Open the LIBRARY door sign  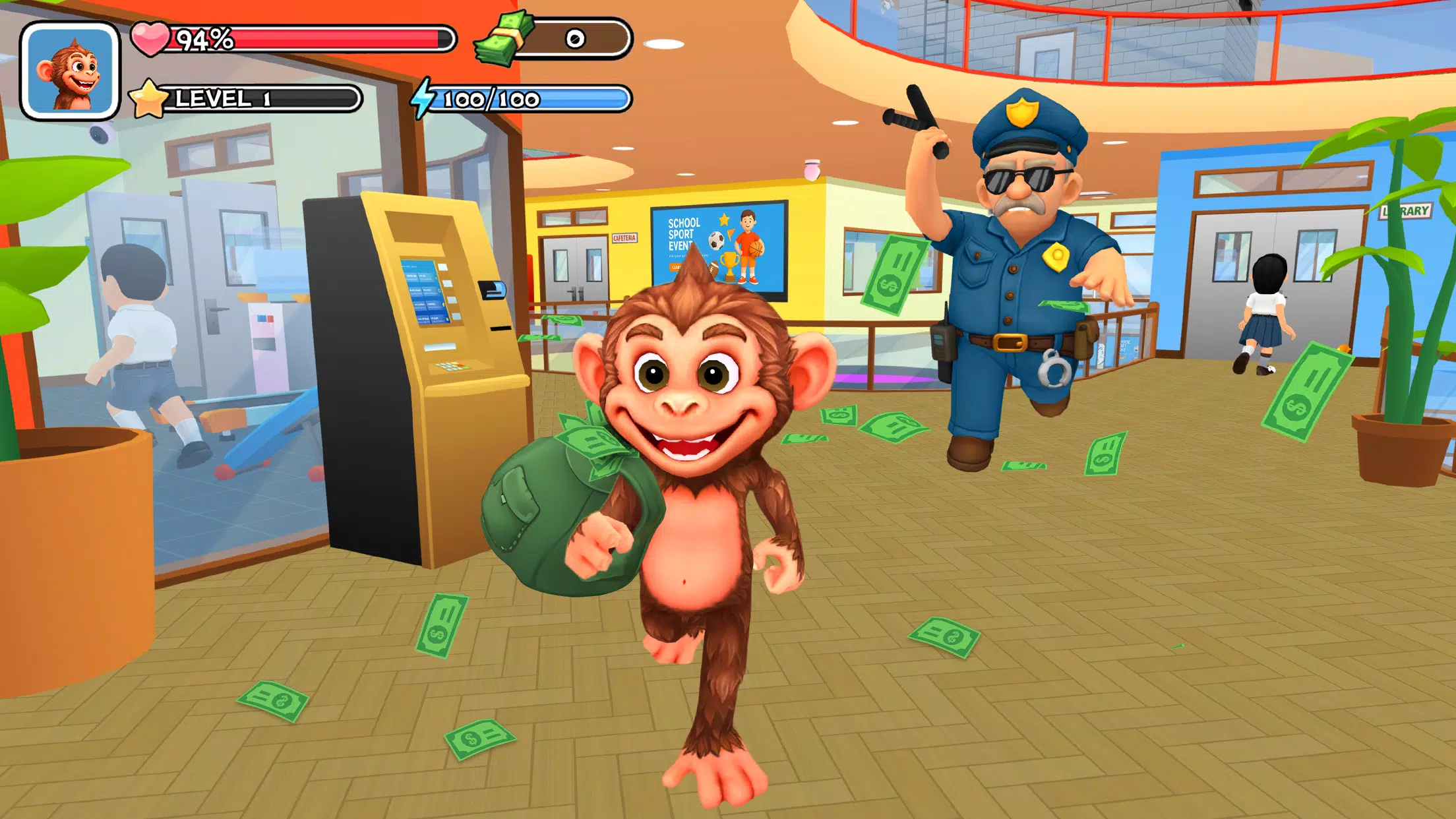point(1407,211)
